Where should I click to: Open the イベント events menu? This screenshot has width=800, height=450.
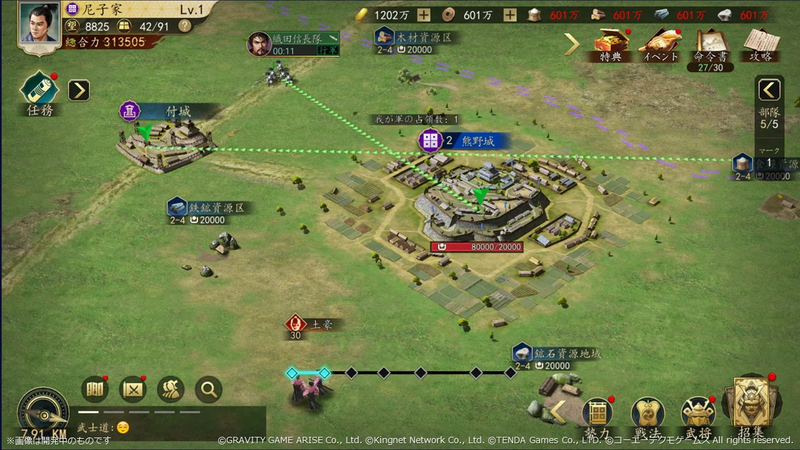[x=660, y=44]
